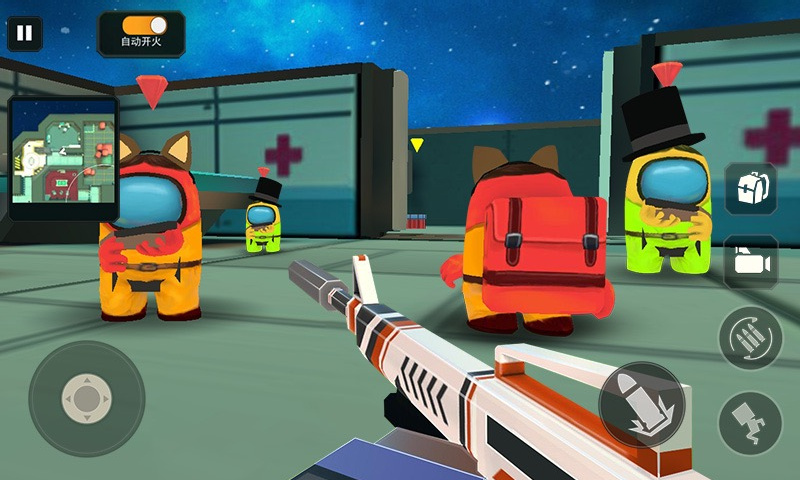Open the minimap
800x480 pixels.
[x=63, y=157]
